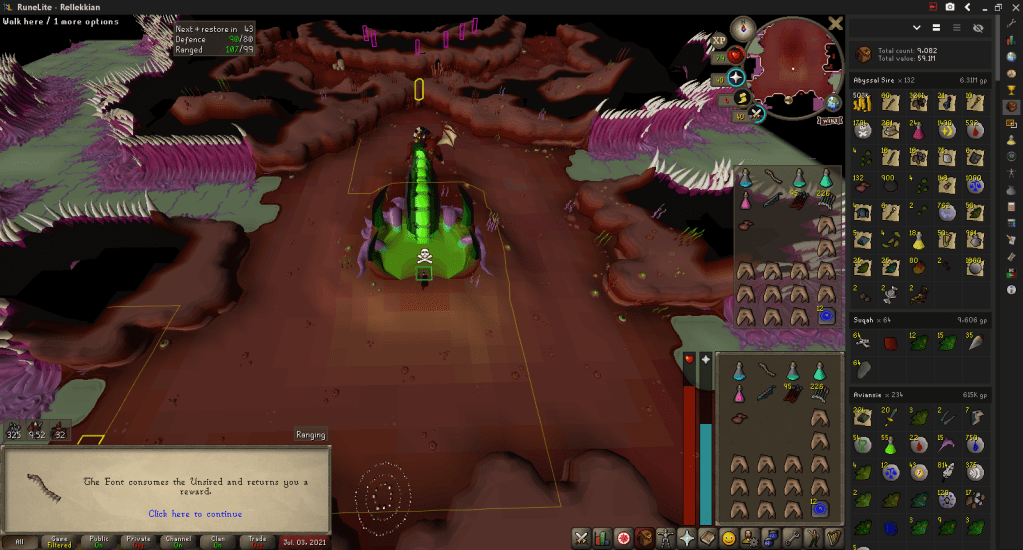Viewport: 1023px width, 550px height.
Task: Close the RuneLite window
Action: [x=1012, y=7]
